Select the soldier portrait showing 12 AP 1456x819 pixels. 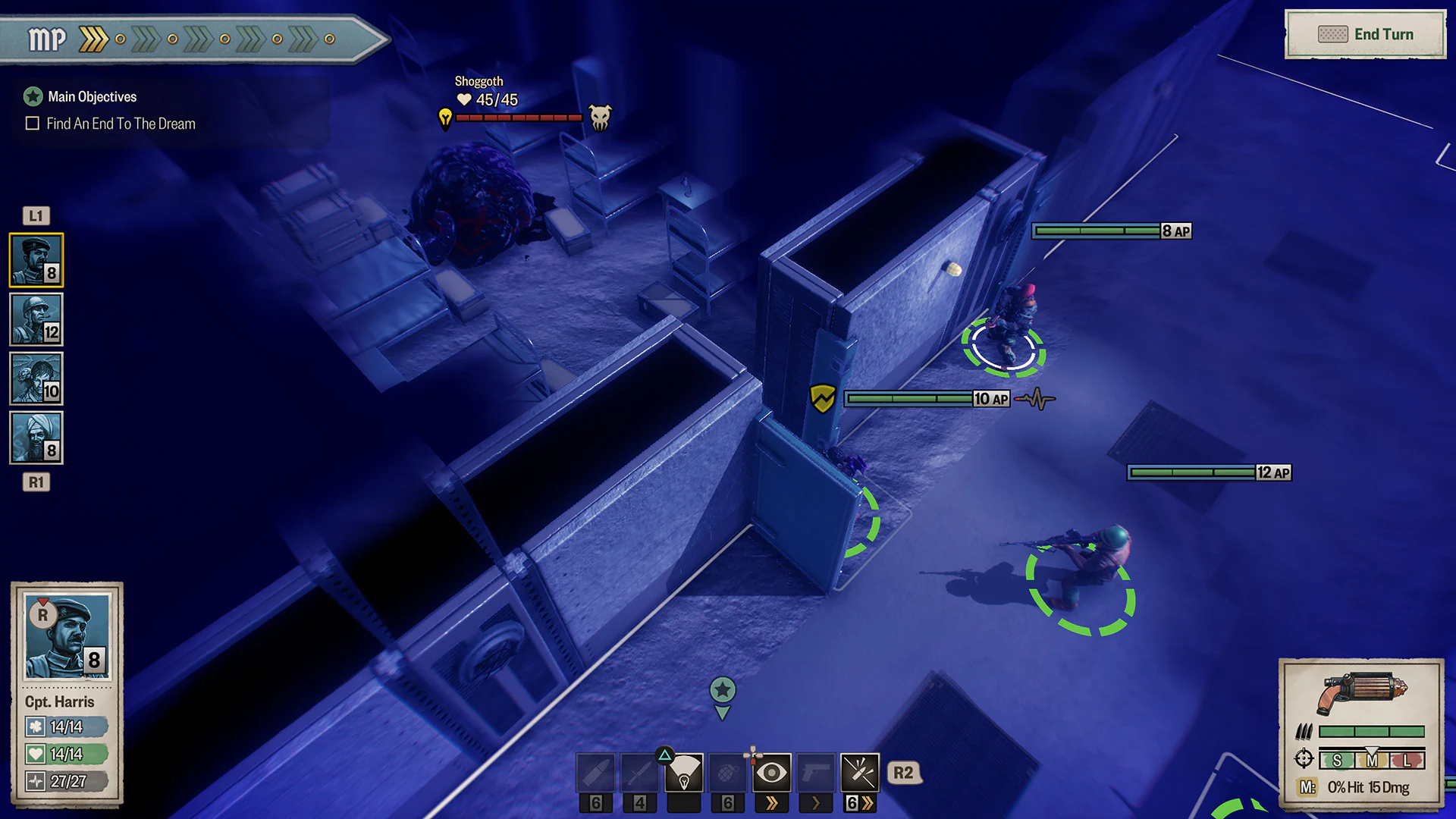[x=36, y=321]
